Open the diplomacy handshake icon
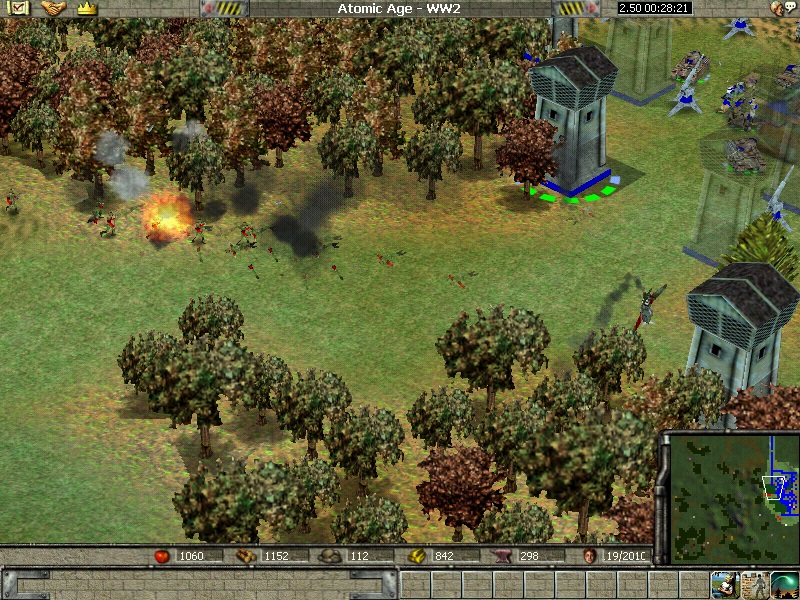The image size is (800, 600). pos(52,8)
